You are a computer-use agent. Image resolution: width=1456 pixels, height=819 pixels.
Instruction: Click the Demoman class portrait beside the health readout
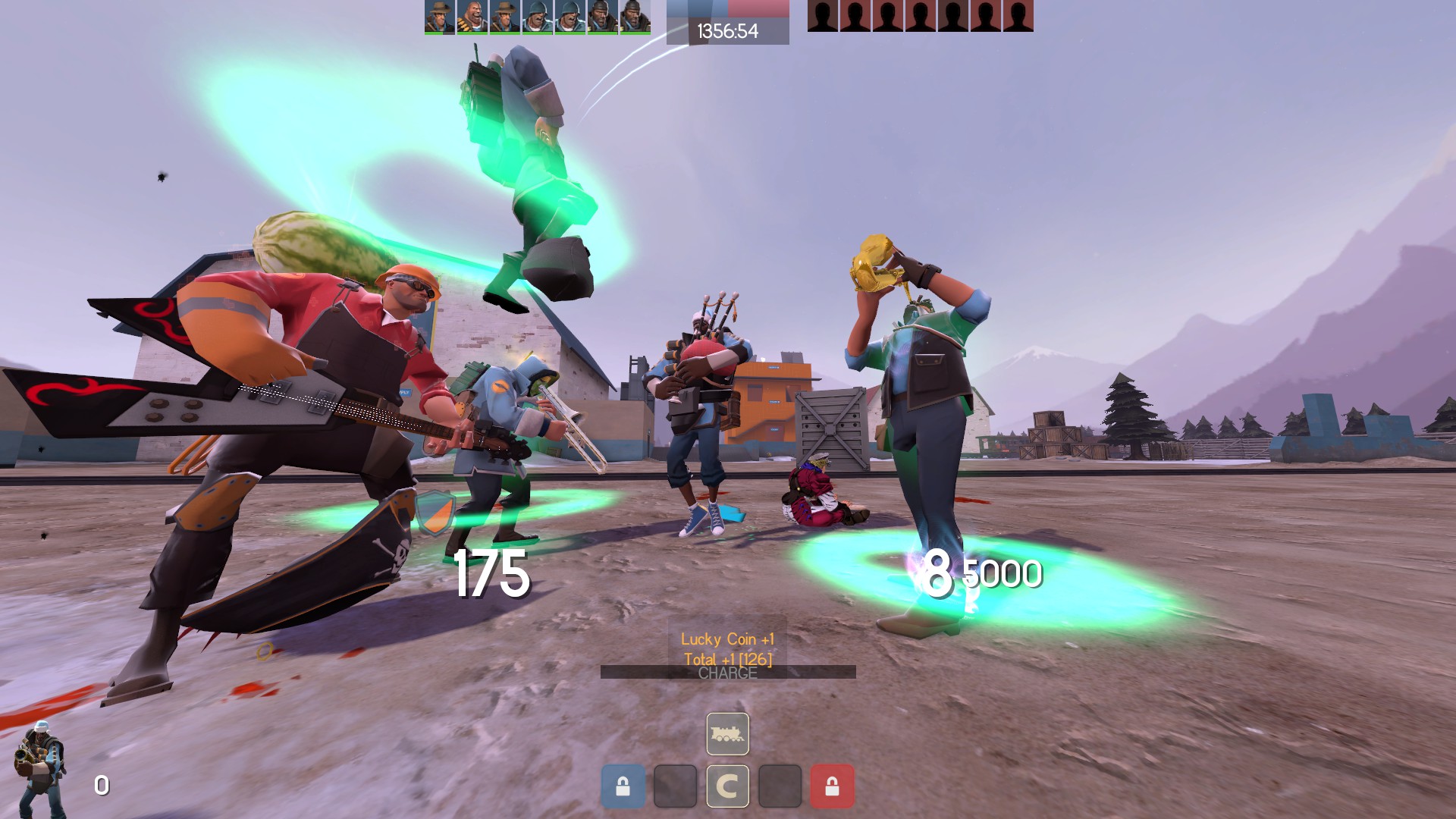coord(39,767)
